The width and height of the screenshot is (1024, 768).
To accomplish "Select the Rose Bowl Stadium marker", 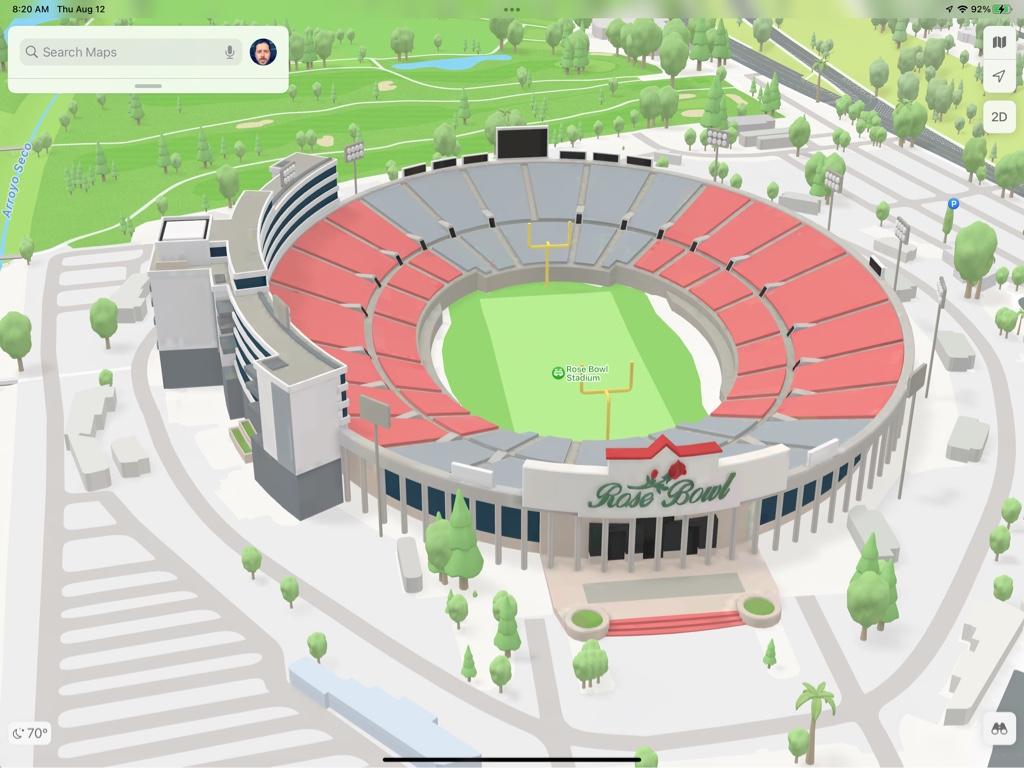I will pos(558,373).
